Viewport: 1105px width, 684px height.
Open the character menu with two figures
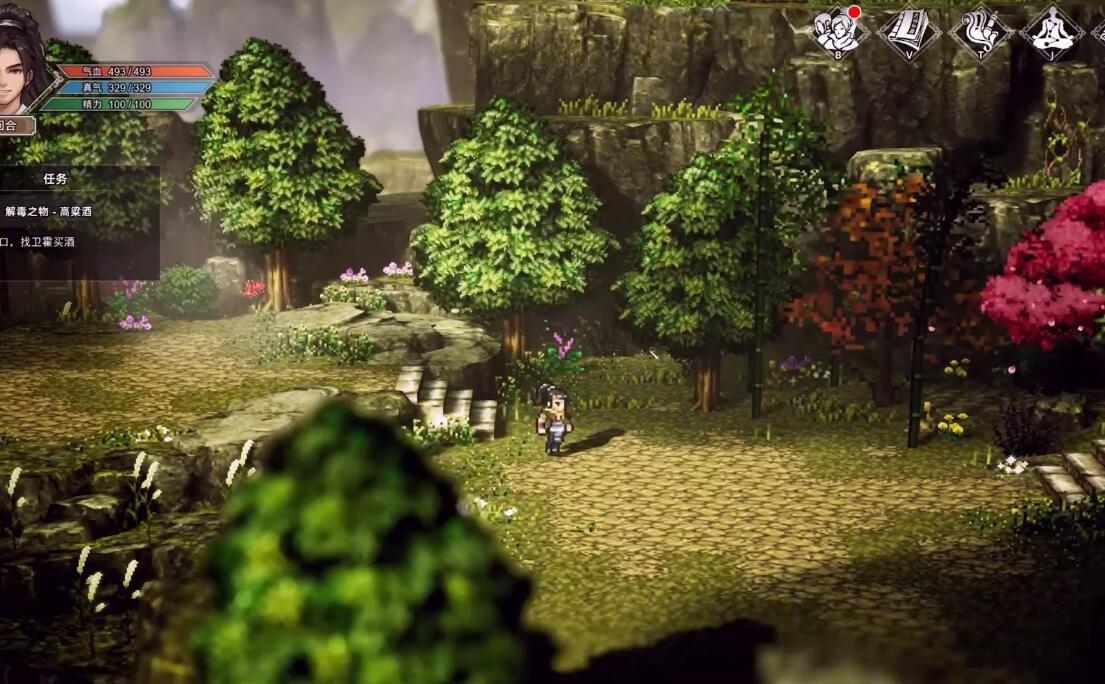coord(837,32)
